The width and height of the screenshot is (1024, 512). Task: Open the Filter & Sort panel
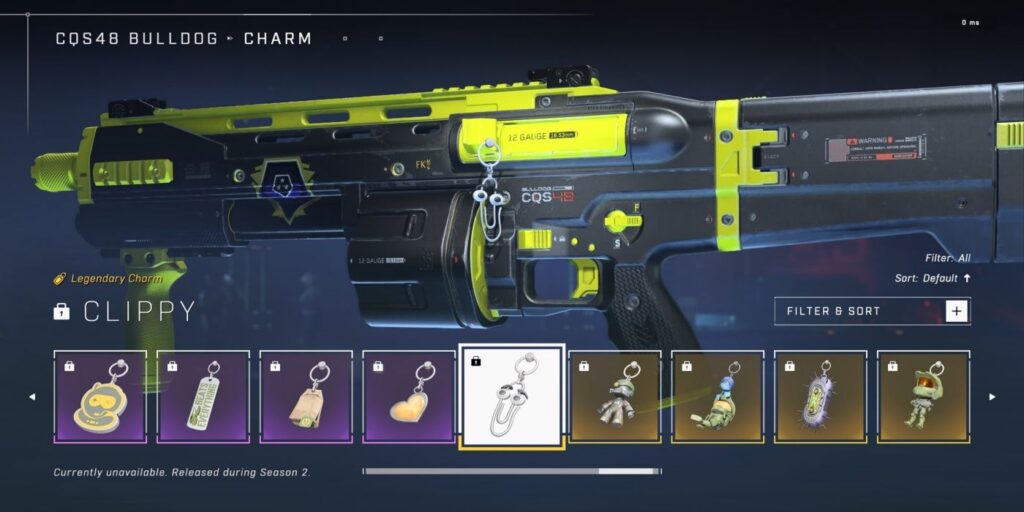click(x=871, y=311)
